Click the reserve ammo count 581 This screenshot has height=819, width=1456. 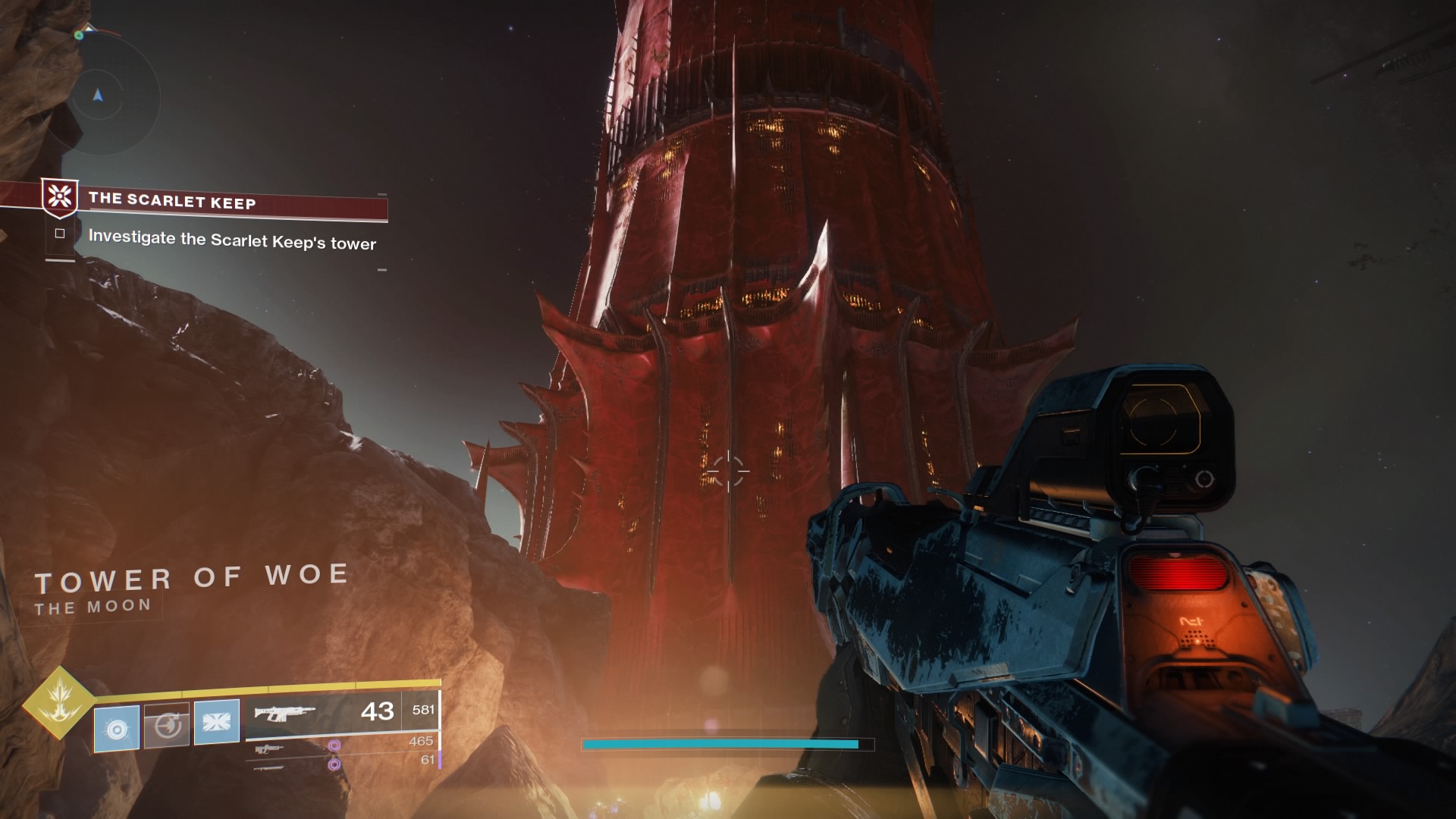point(423,710)
